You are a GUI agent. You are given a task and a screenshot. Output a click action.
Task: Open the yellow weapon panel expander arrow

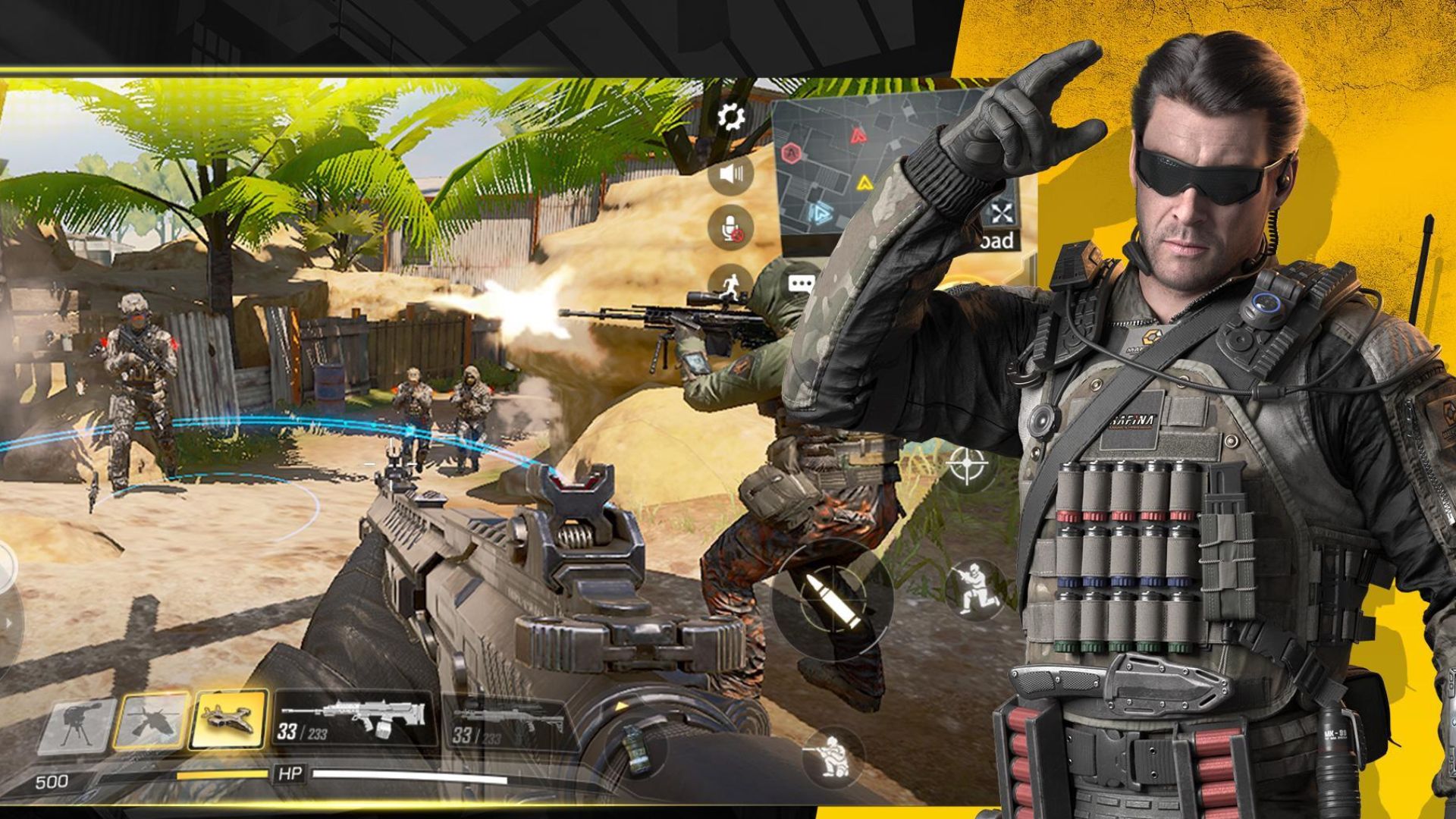(620, 704)
